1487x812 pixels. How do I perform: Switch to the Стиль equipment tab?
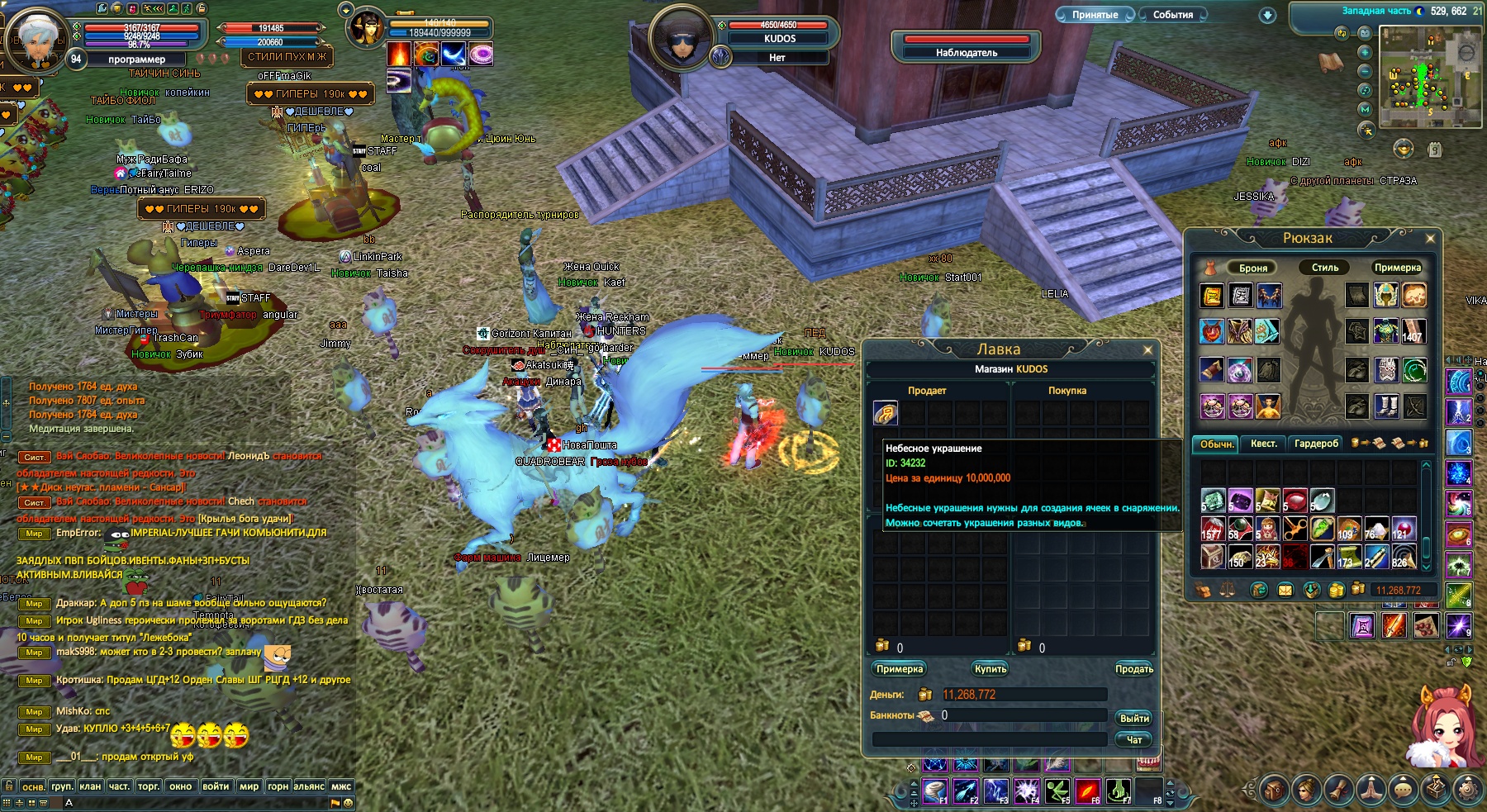1324,268
